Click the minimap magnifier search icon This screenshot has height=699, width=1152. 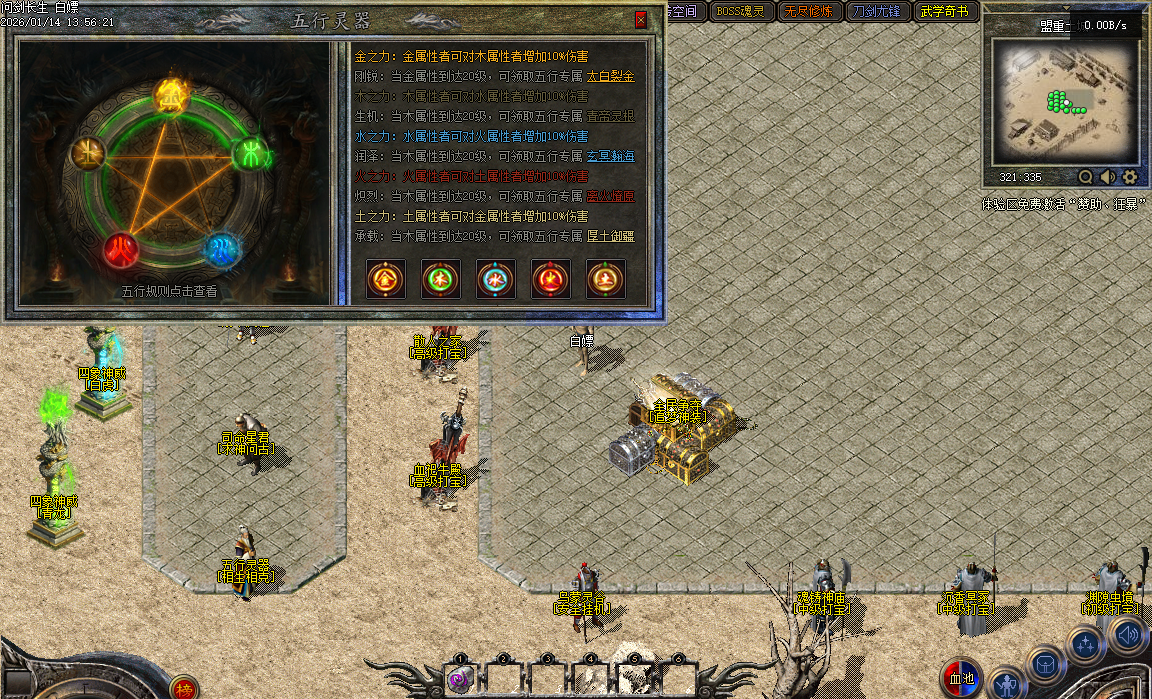click(x=1086, y=177)
